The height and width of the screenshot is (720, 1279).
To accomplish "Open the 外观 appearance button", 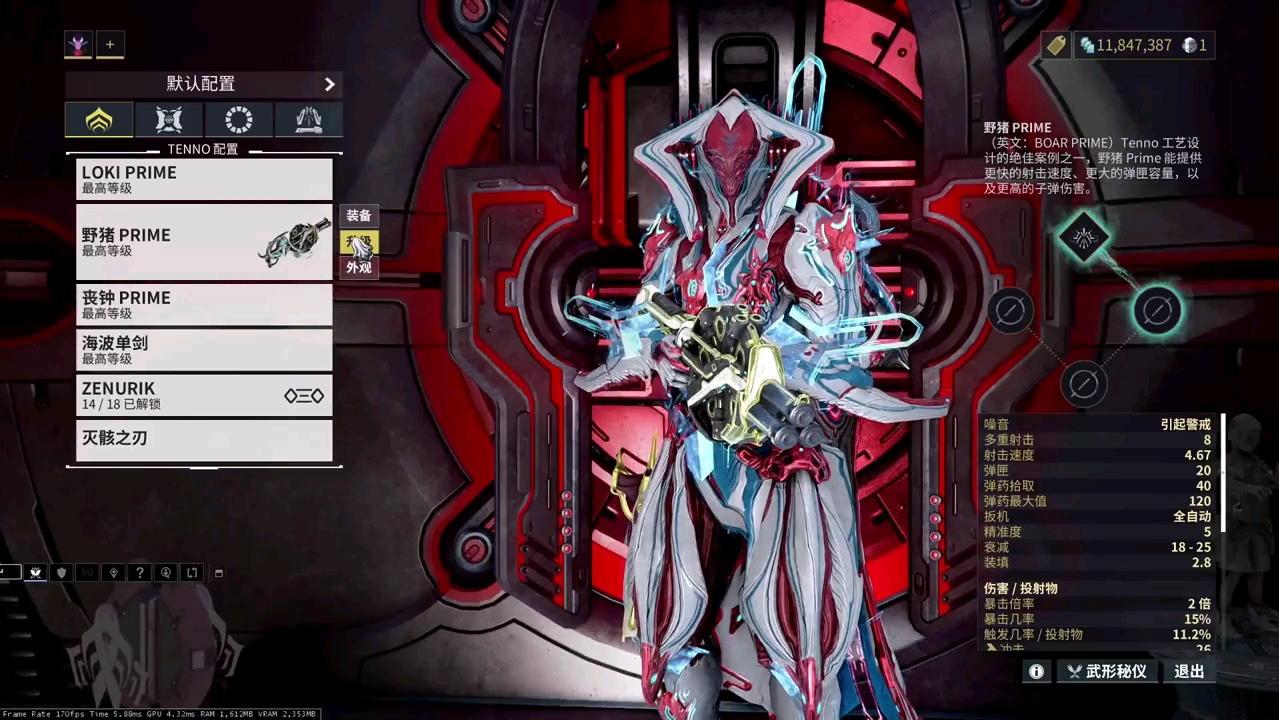I will point(359,268).
